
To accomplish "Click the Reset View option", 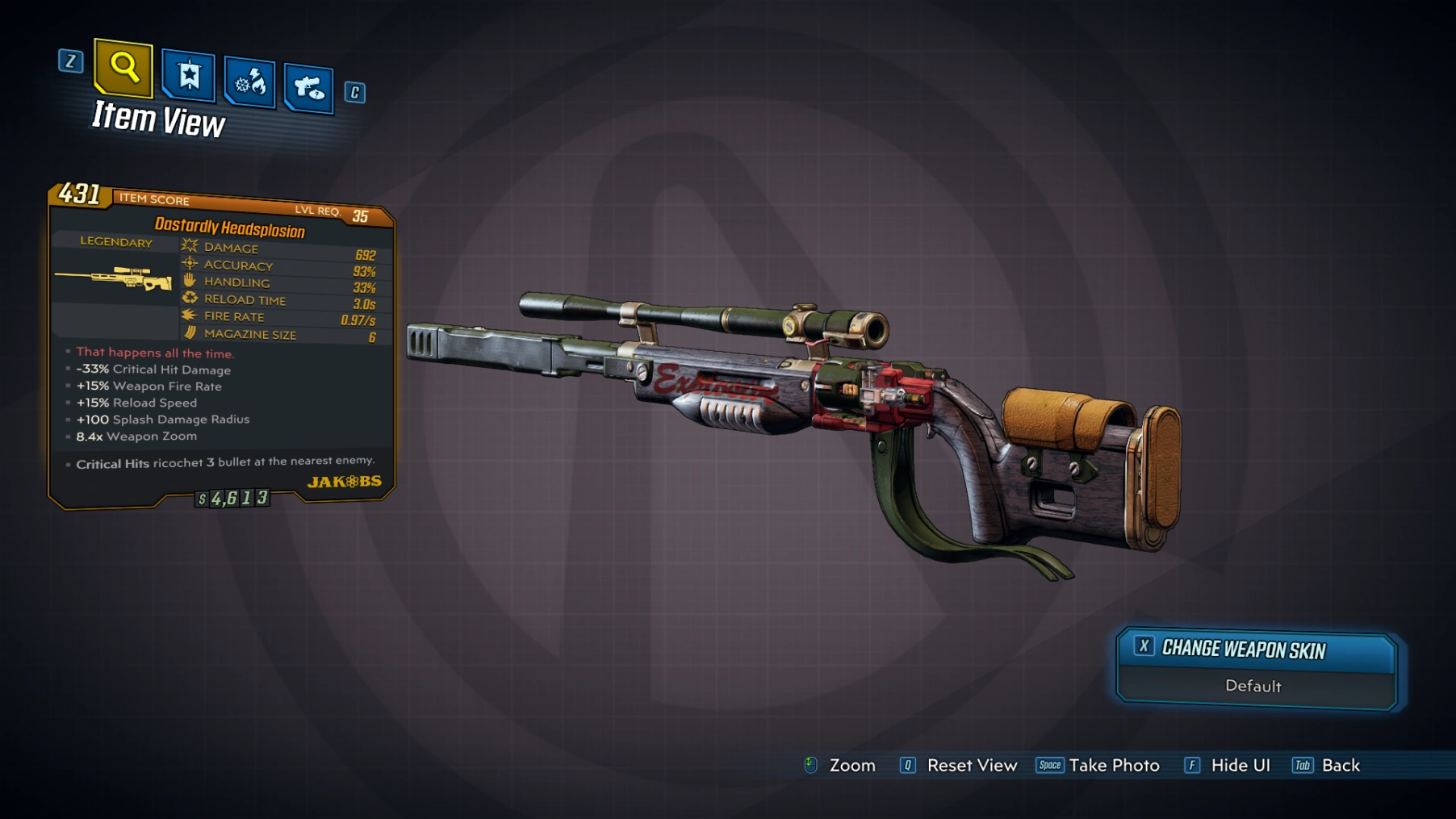I will pyautogui.click(x=971, y=766).
